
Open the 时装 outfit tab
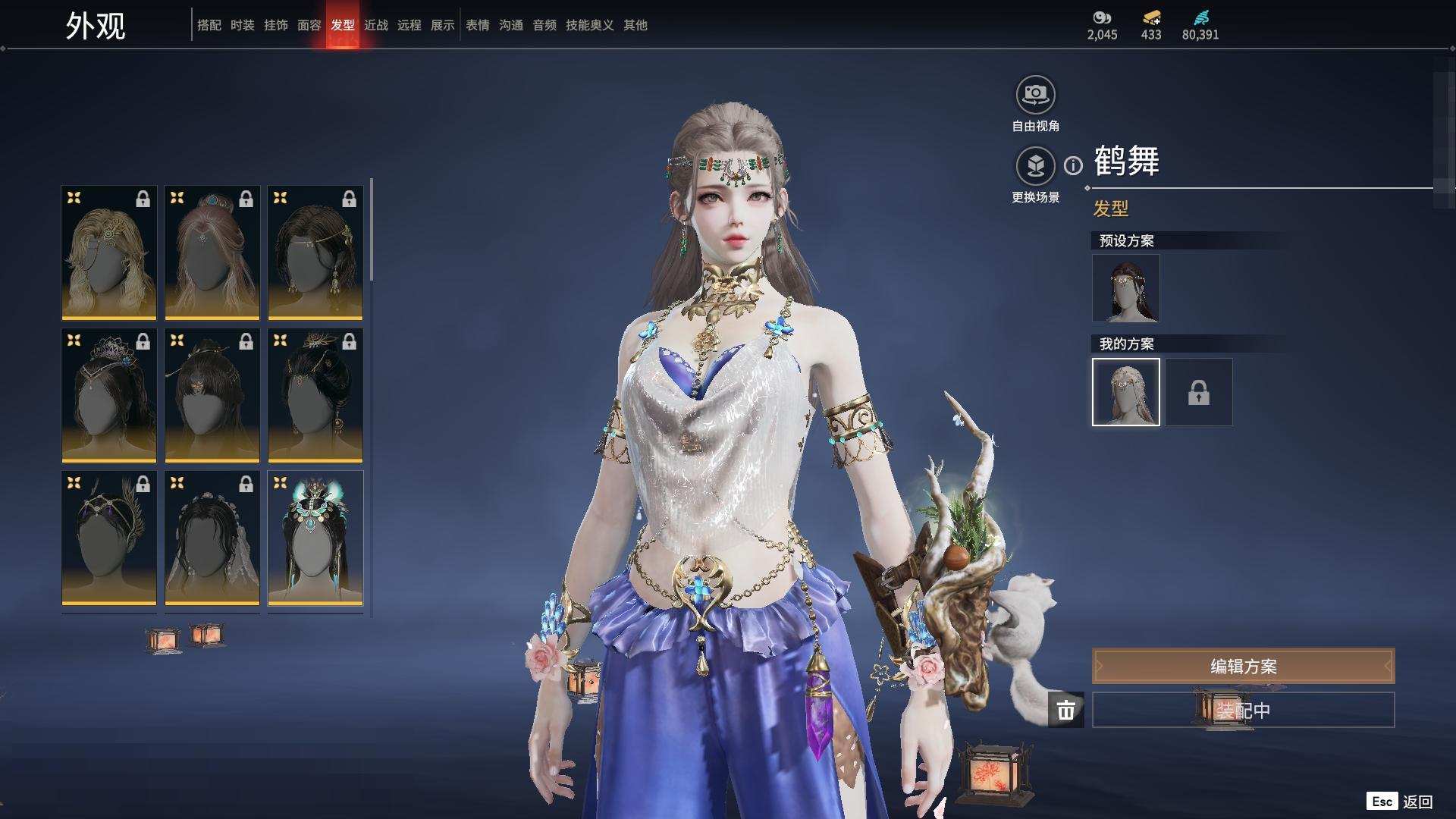(242, 25)
